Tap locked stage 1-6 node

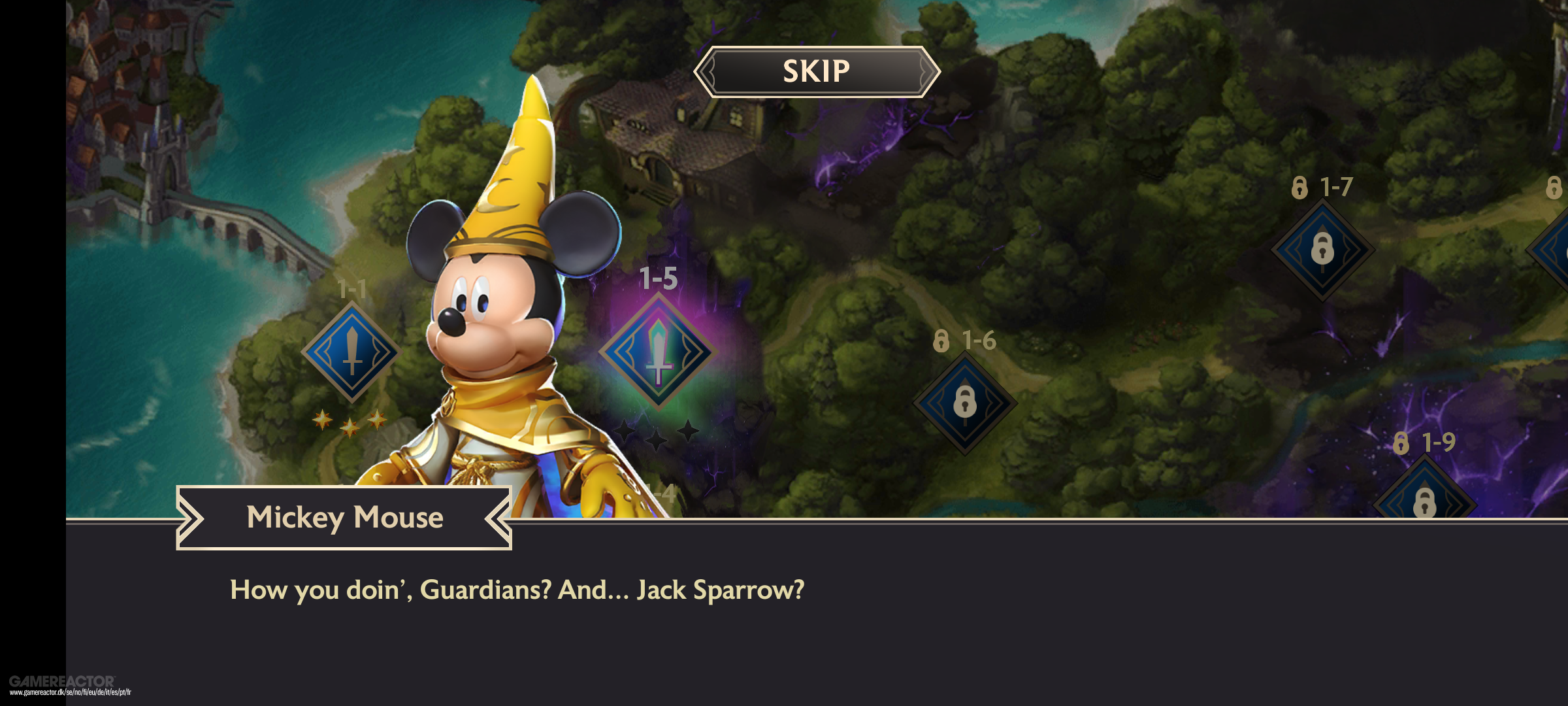964,402
